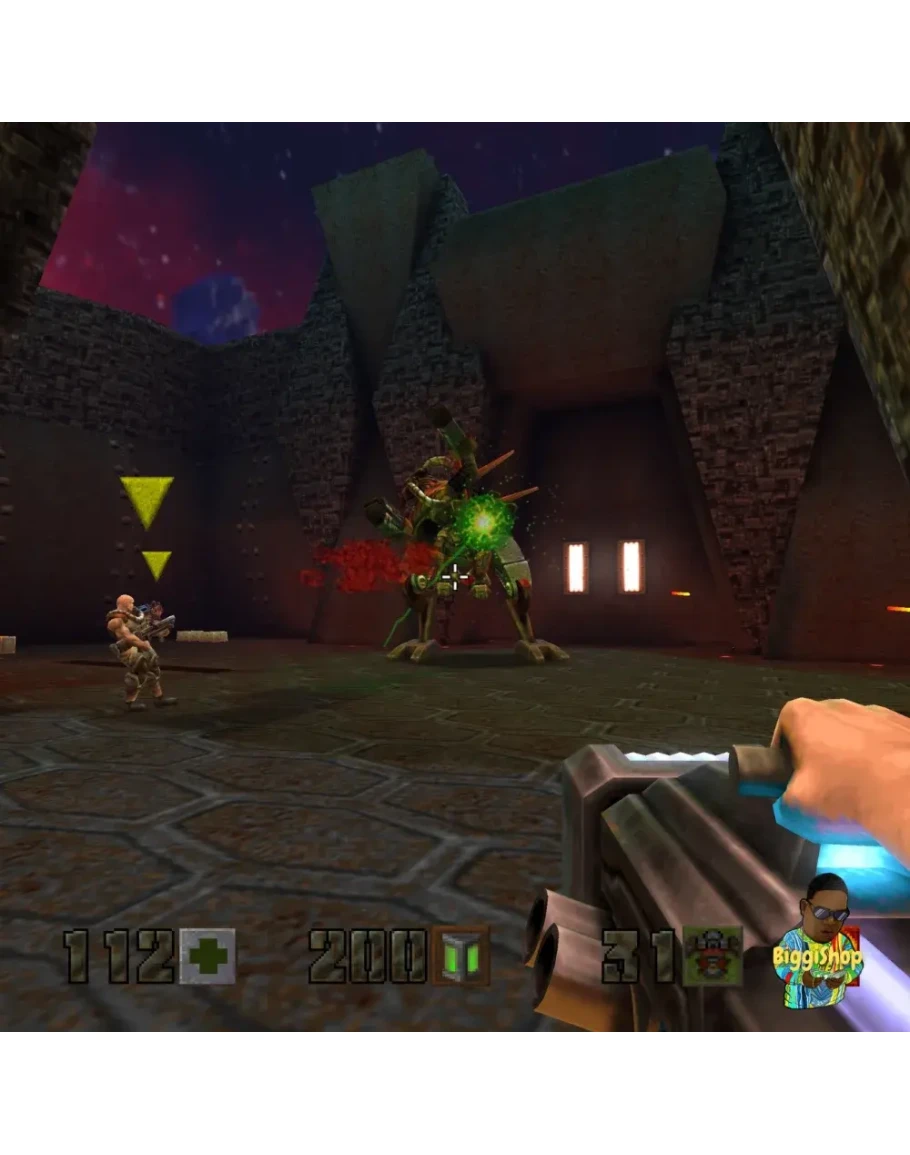Click the body armor icon

pyautogui.click(x=713, y=955)
